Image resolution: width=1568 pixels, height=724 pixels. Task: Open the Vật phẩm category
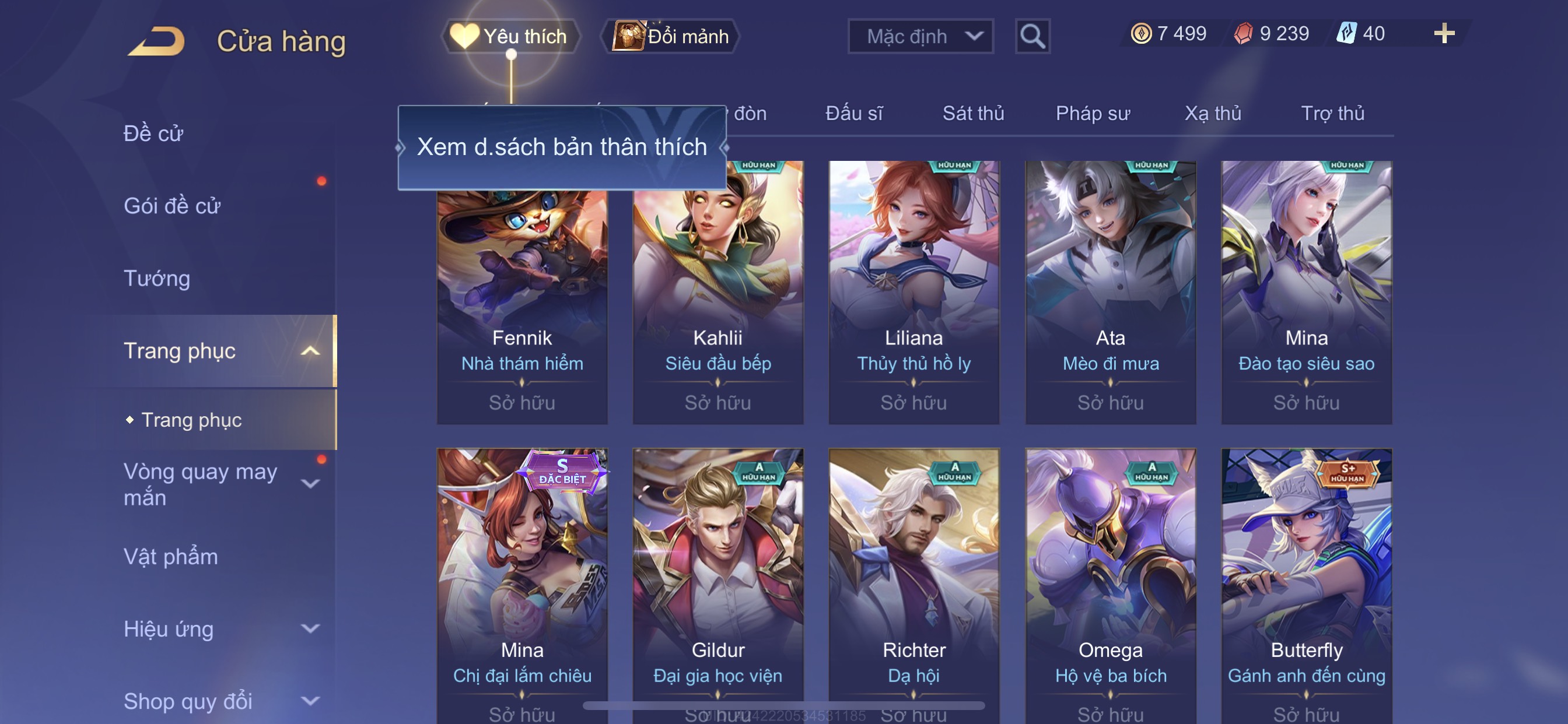click(x=170, y=557)
